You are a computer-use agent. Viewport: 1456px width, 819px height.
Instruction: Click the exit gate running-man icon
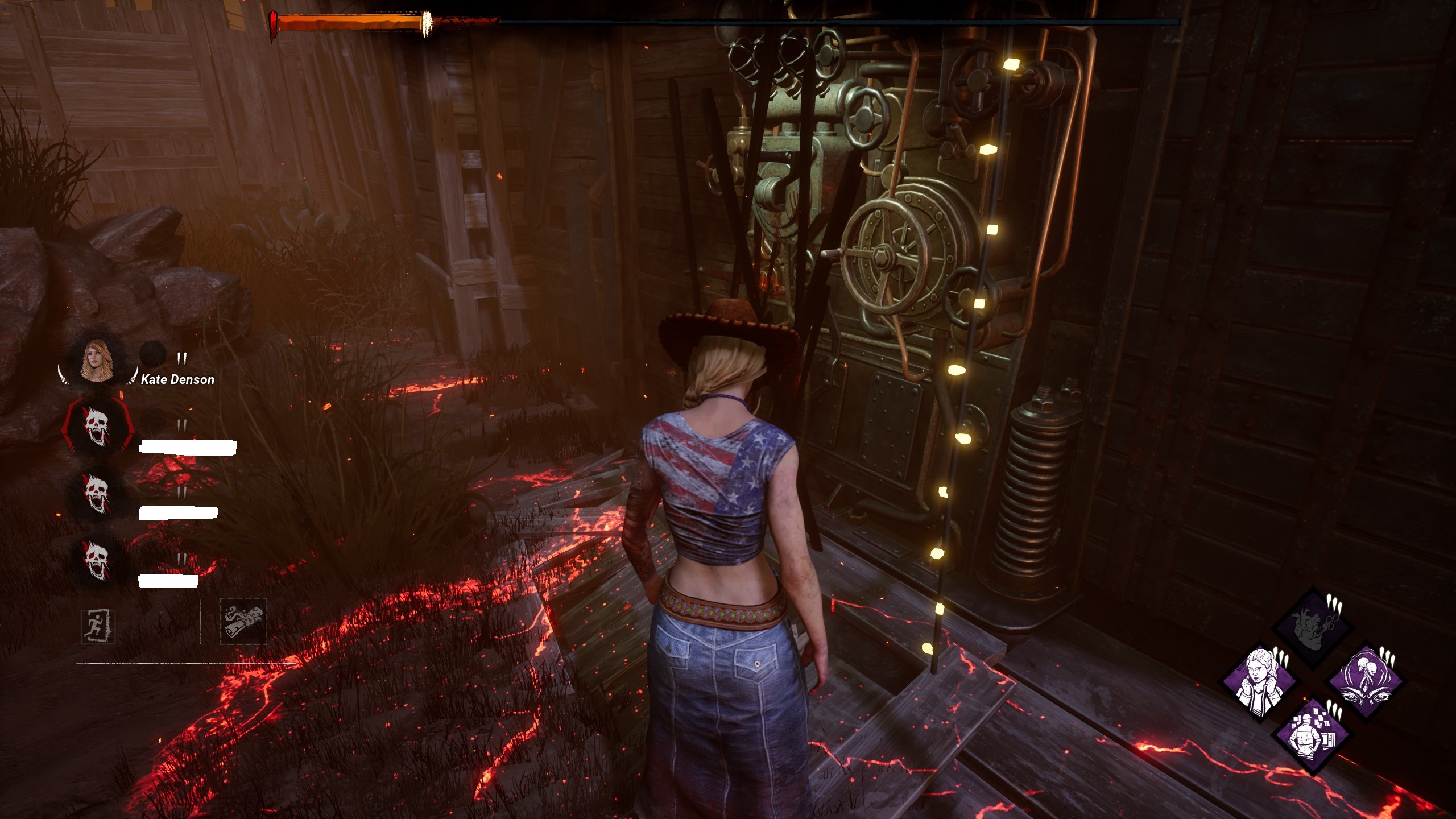tap(98, 626)
